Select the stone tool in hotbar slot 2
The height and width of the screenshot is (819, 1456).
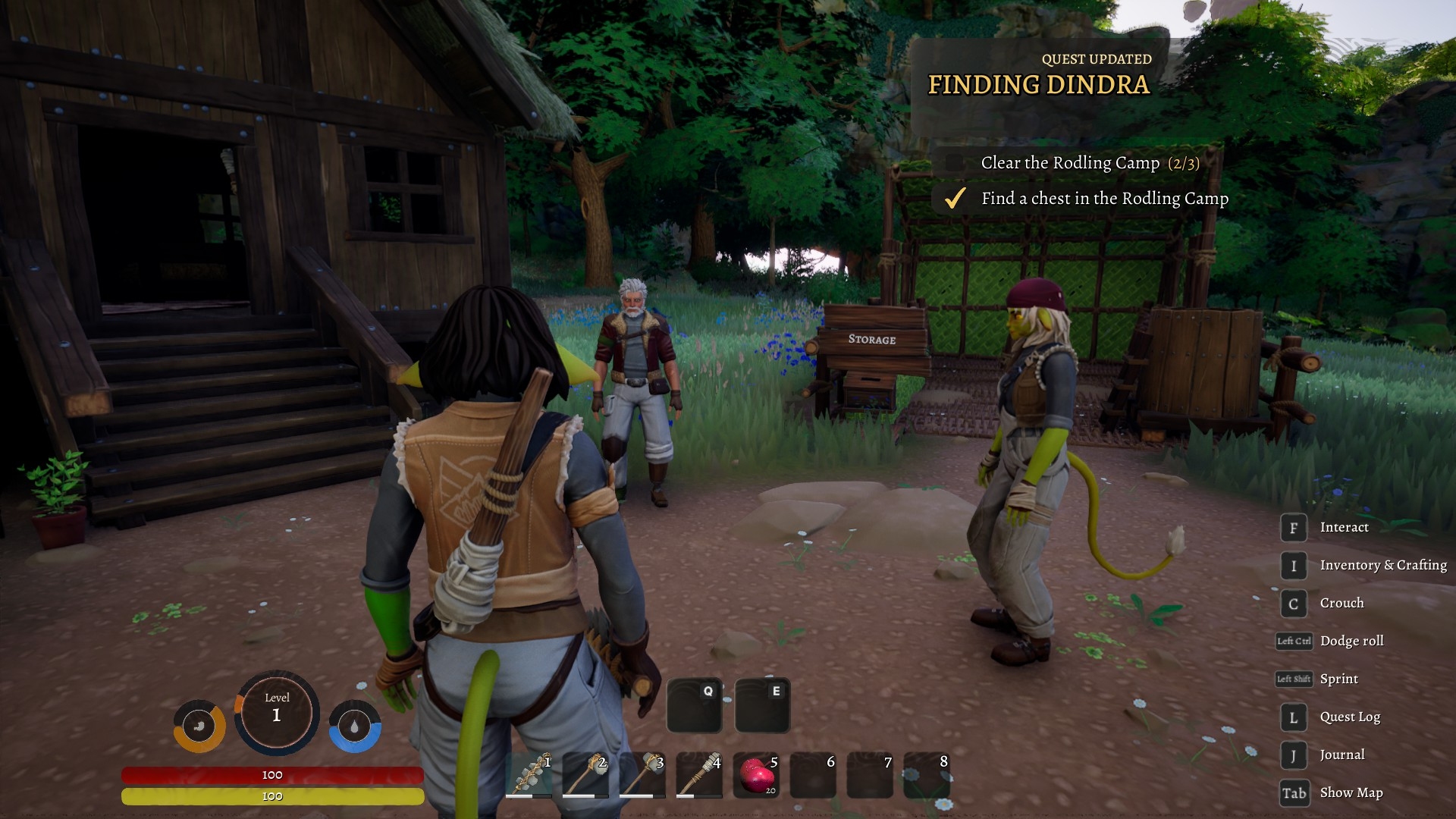click(x=585, y=774)
